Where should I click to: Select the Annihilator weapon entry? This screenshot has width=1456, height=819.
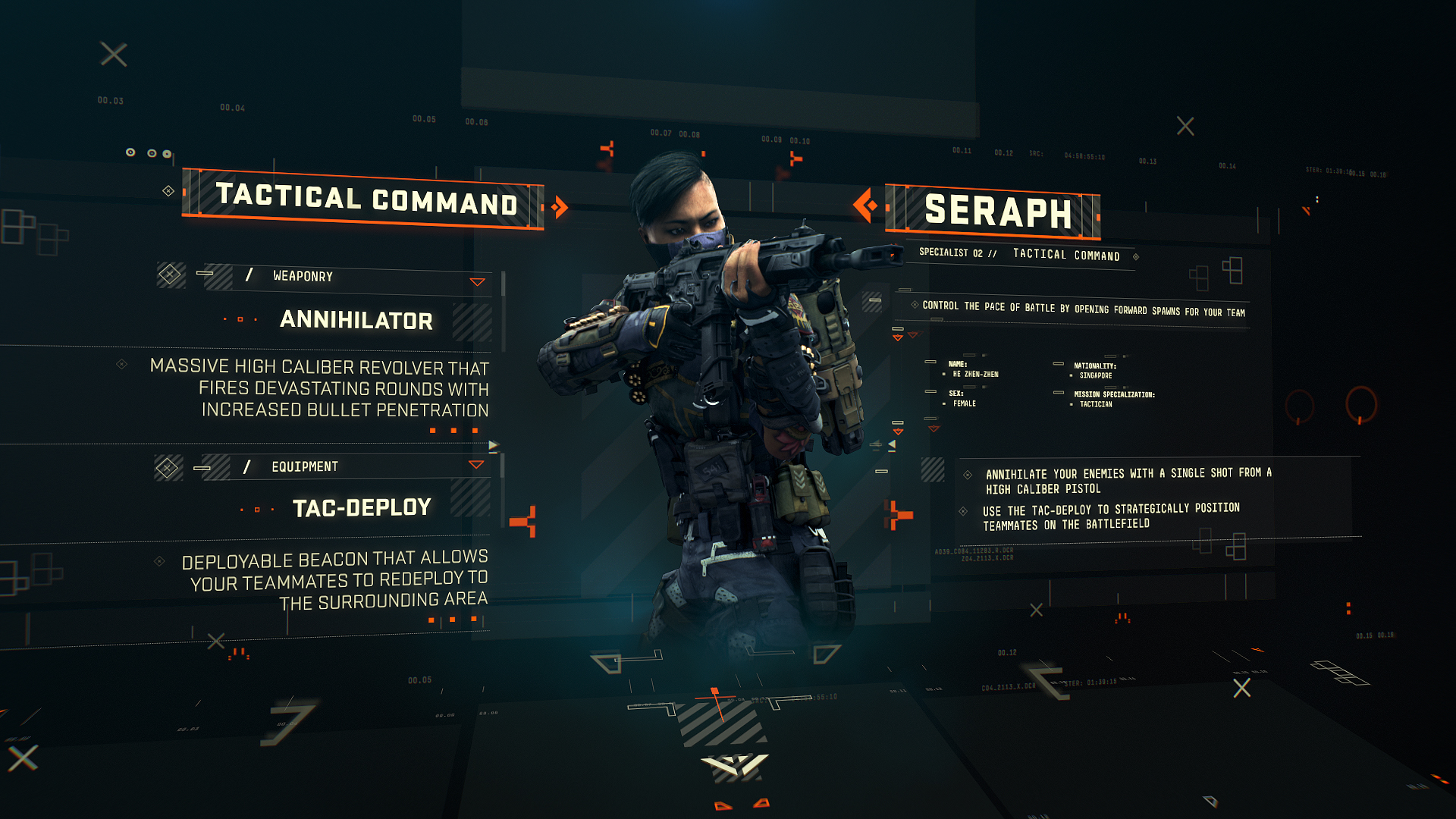click(x=356, y=320)
